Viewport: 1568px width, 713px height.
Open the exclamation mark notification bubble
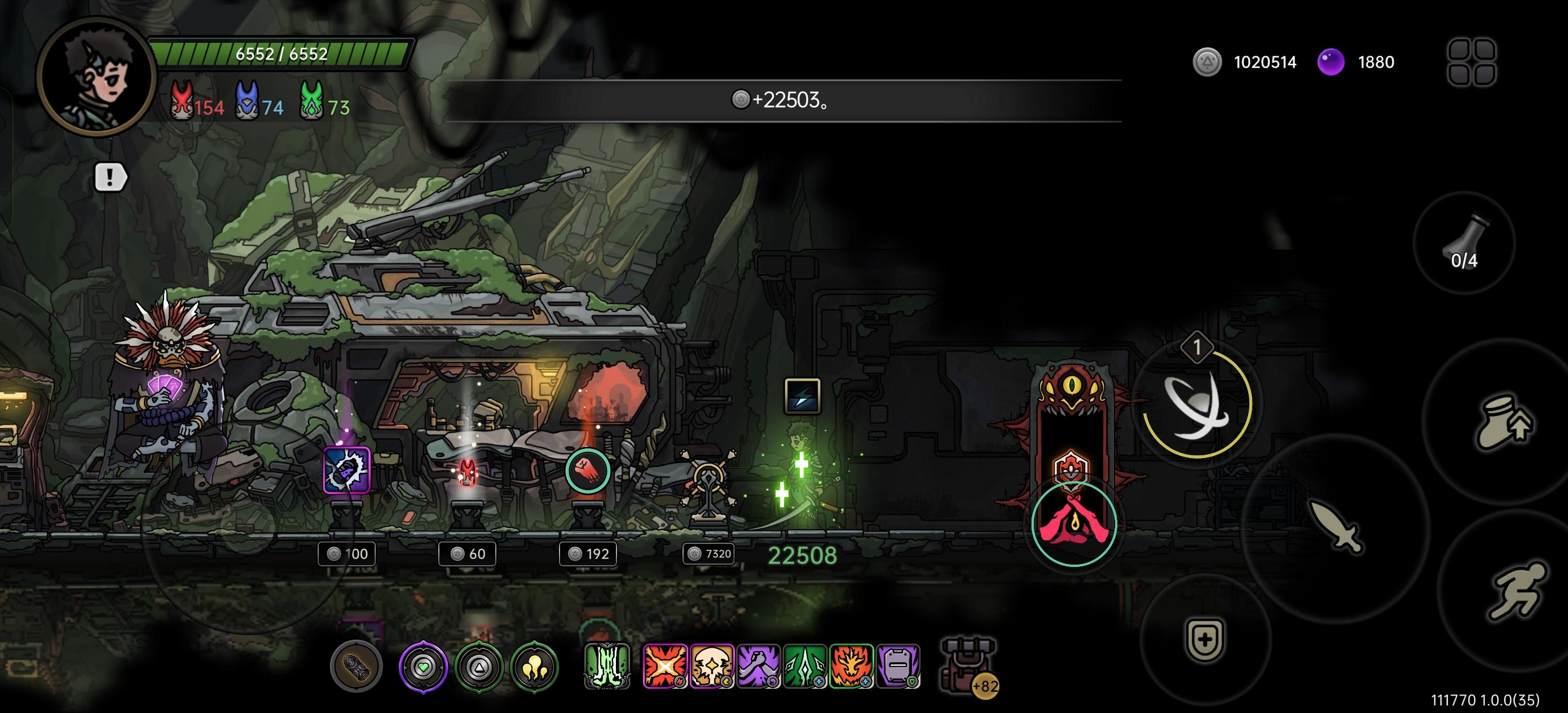point(110,177)
